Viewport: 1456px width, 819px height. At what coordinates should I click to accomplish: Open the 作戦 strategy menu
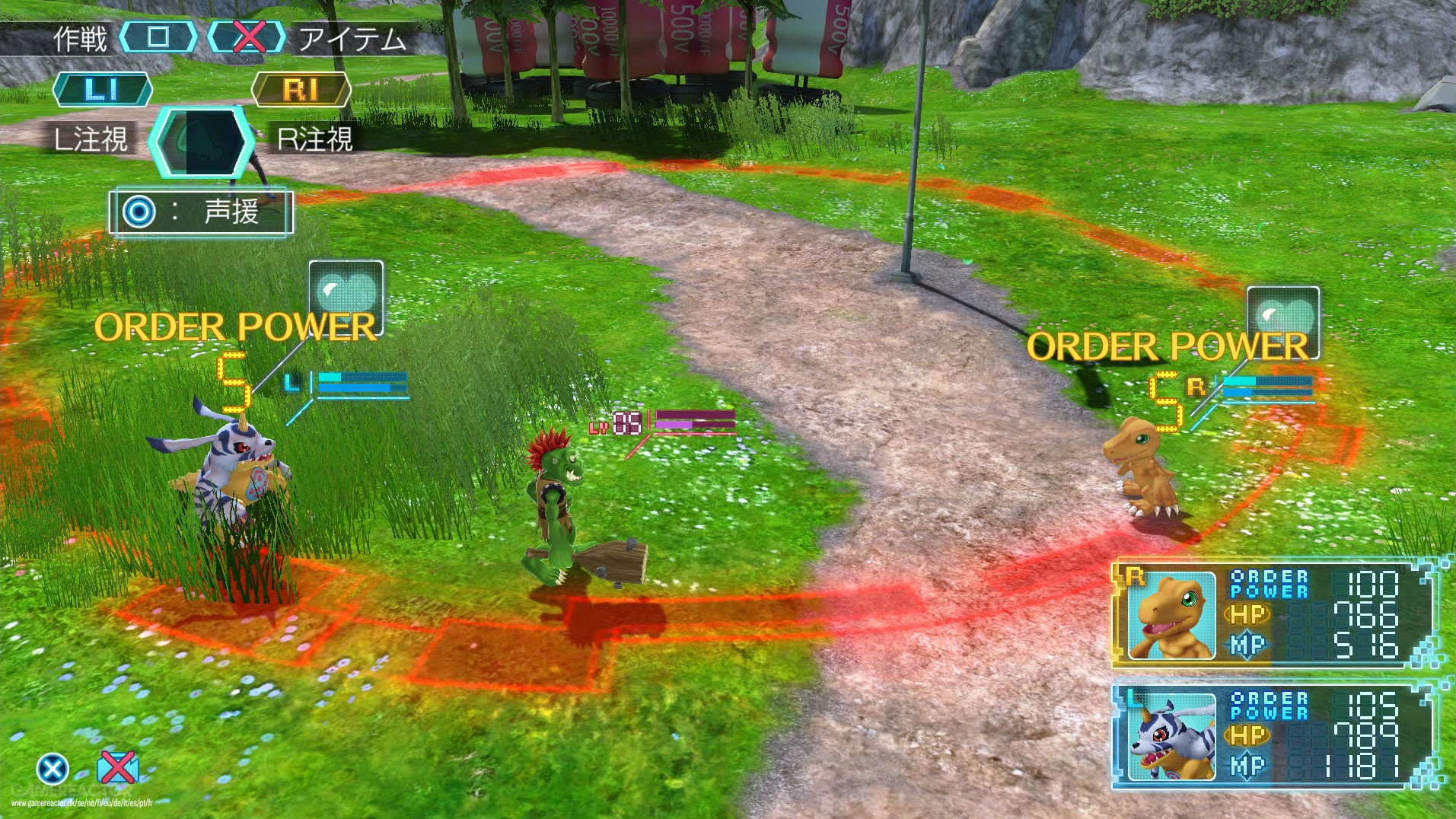(x=81, y=36)
